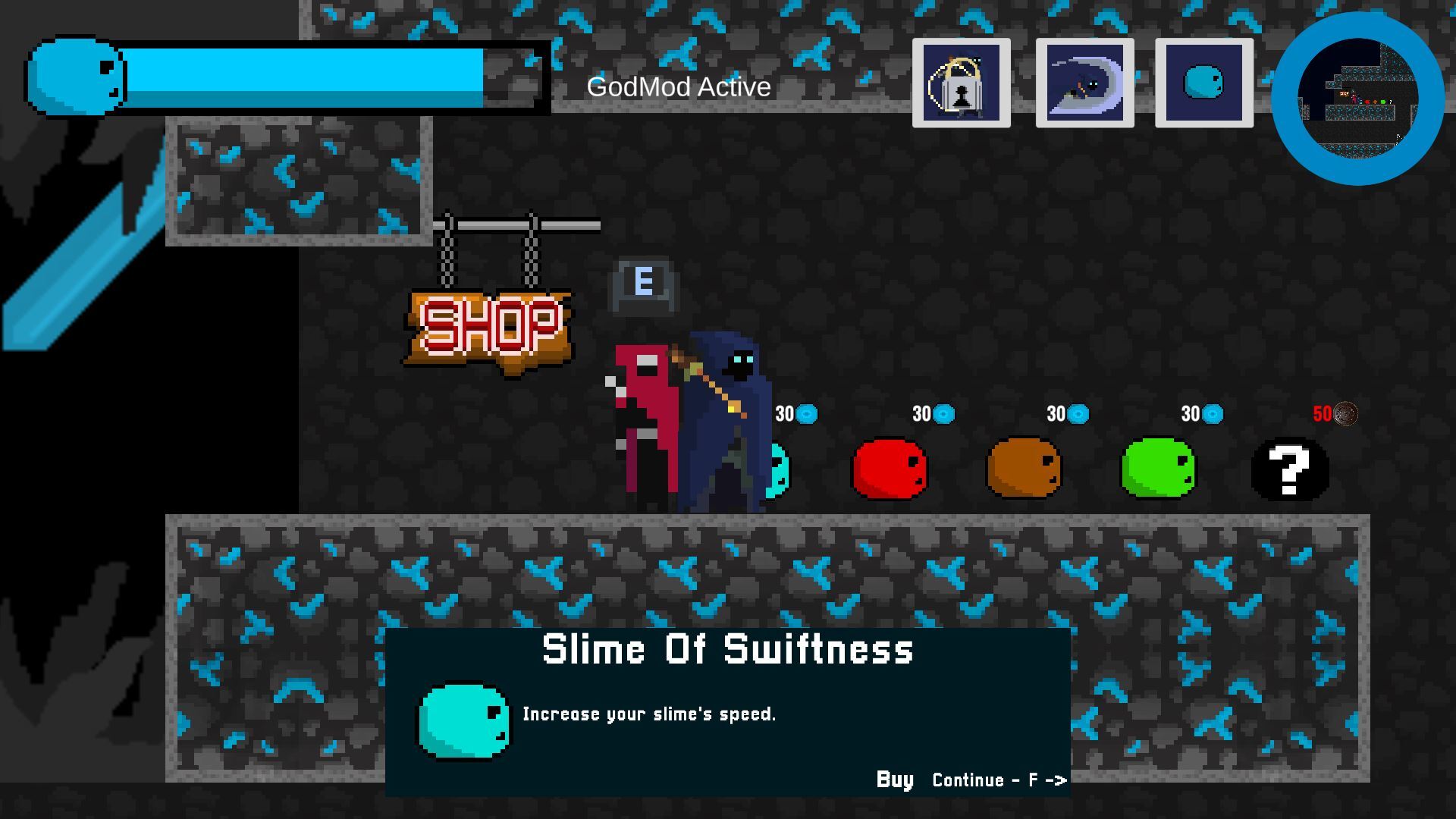
Task: Click the GodMod Active status text
Action: [677, 86]
